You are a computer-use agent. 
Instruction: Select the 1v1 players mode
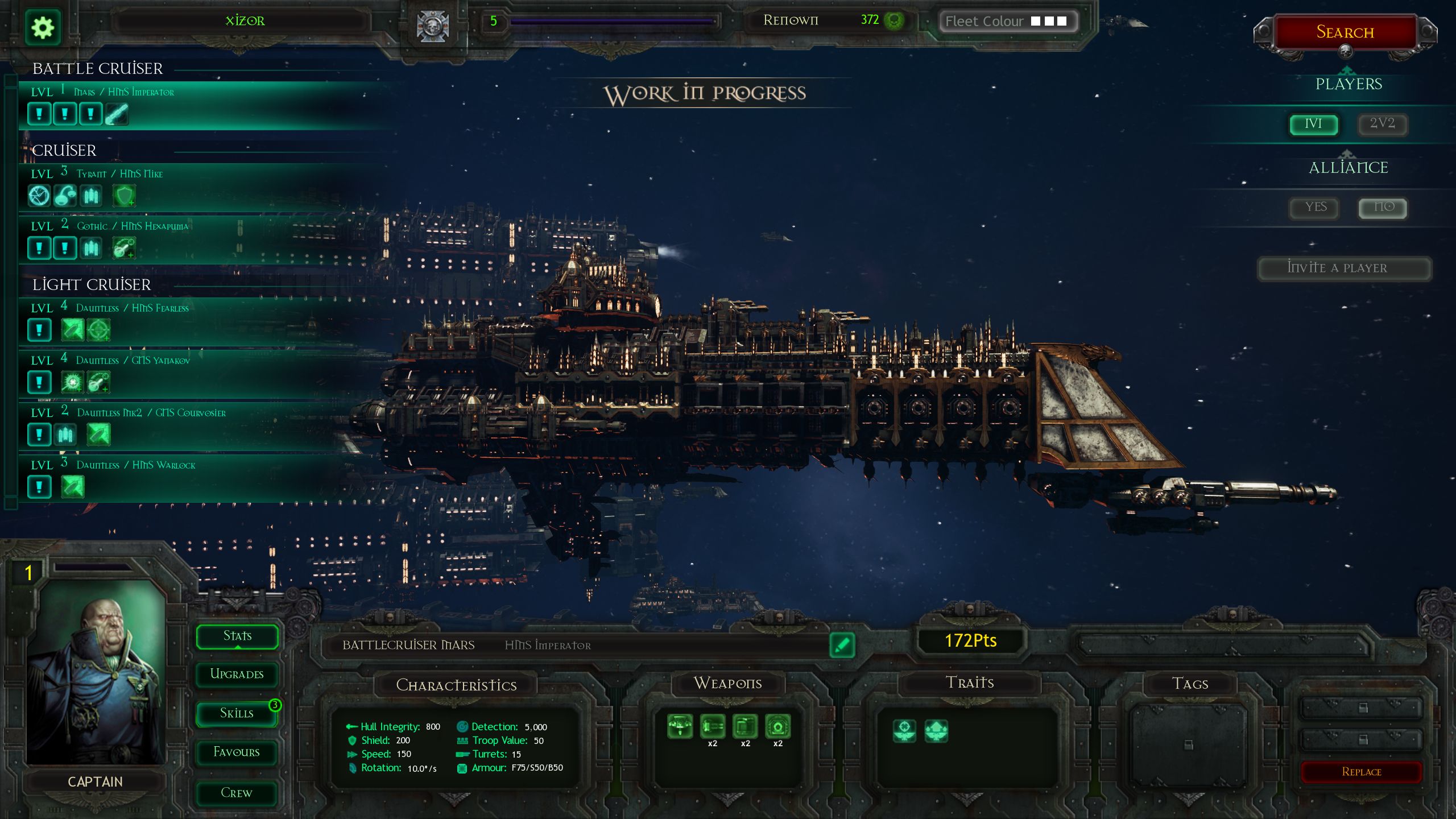pyautogui.click(x=1313, y=124)
